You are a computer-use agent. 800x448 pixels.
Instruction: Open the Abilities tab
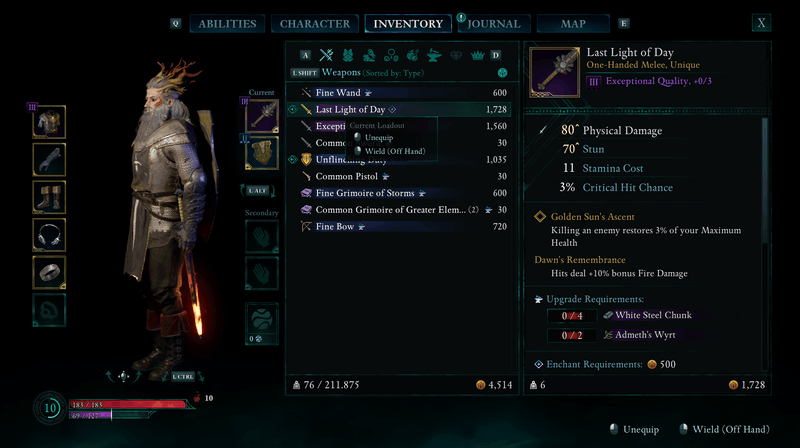pos(228,24)
